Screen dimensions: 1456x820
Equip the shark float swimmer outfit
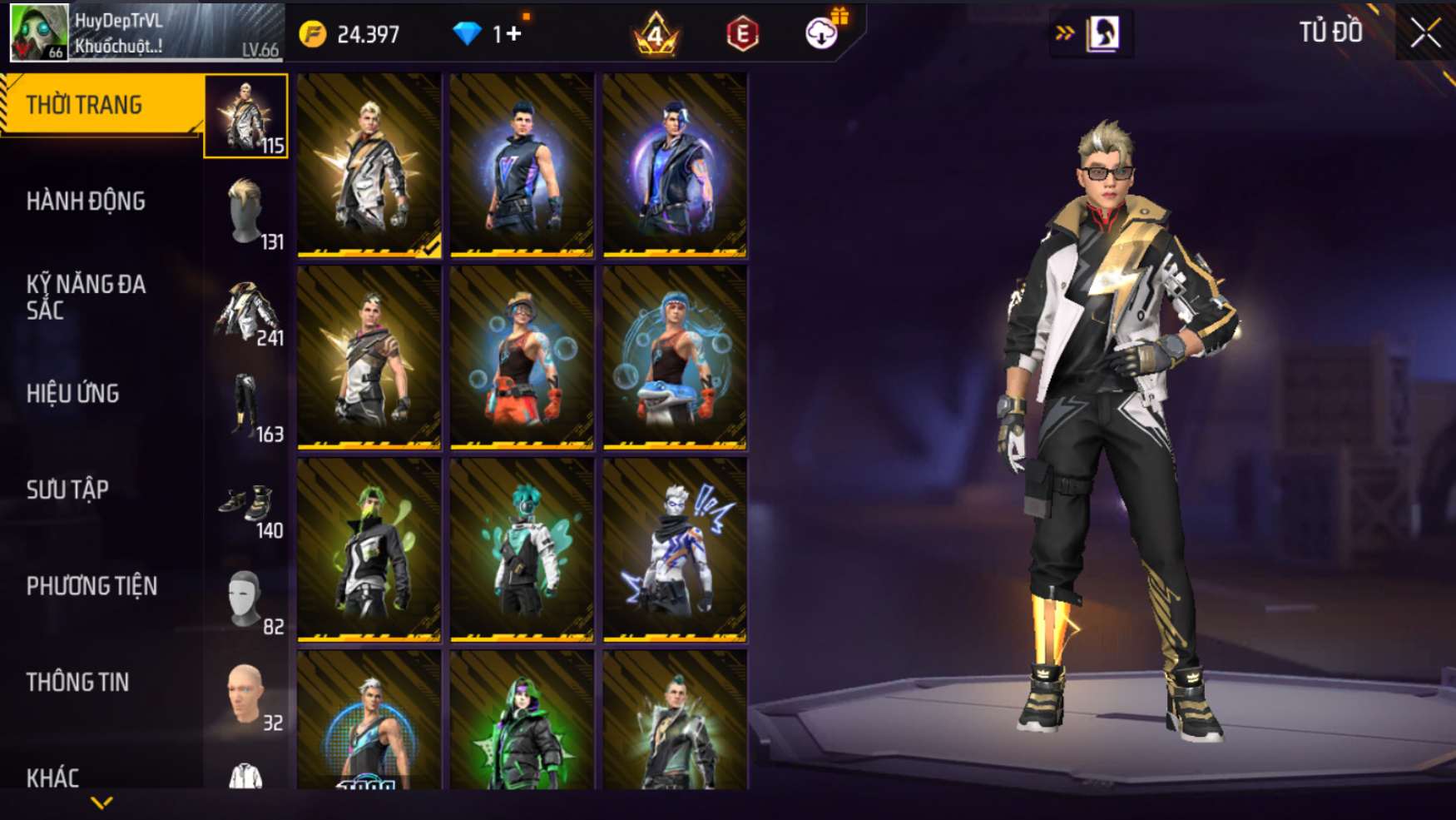click(675, 358)
